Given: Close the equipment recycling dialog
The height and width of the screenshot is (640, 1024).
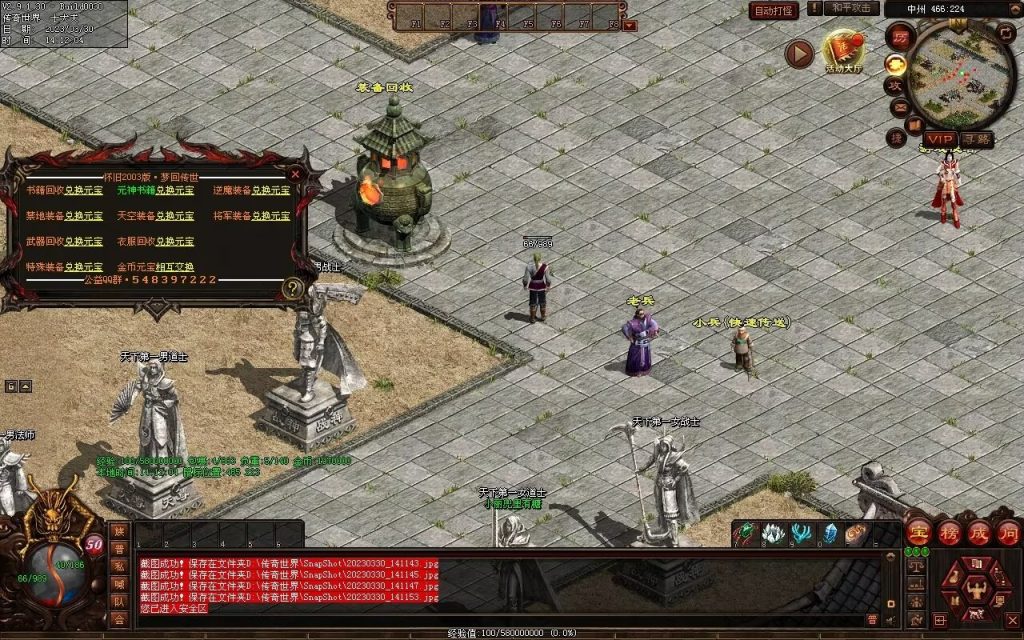Looking at the screenshot, I should [295, 173].
